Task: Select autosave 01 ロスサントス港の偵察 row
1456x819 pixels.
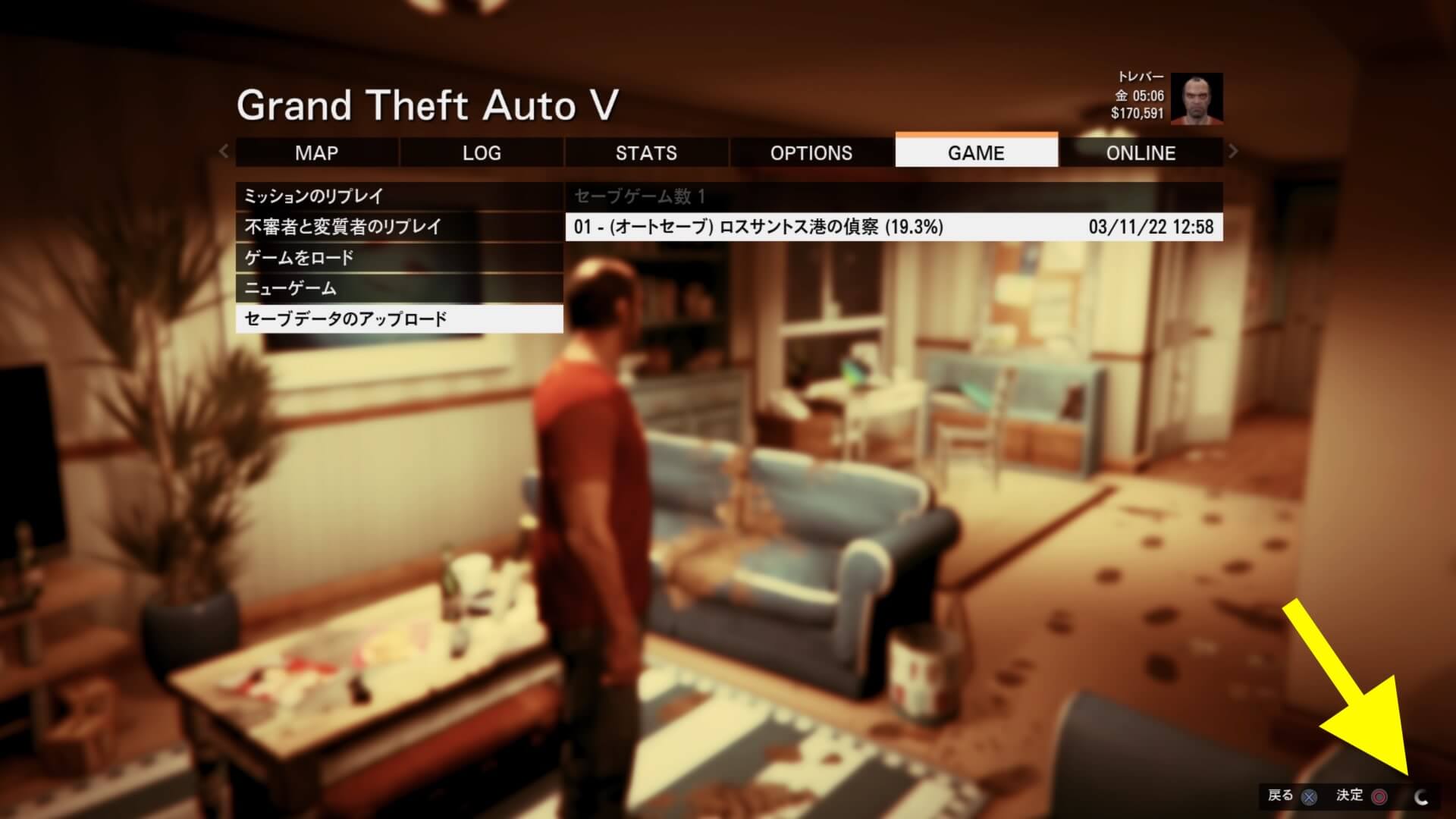Action: pos(893,227)
